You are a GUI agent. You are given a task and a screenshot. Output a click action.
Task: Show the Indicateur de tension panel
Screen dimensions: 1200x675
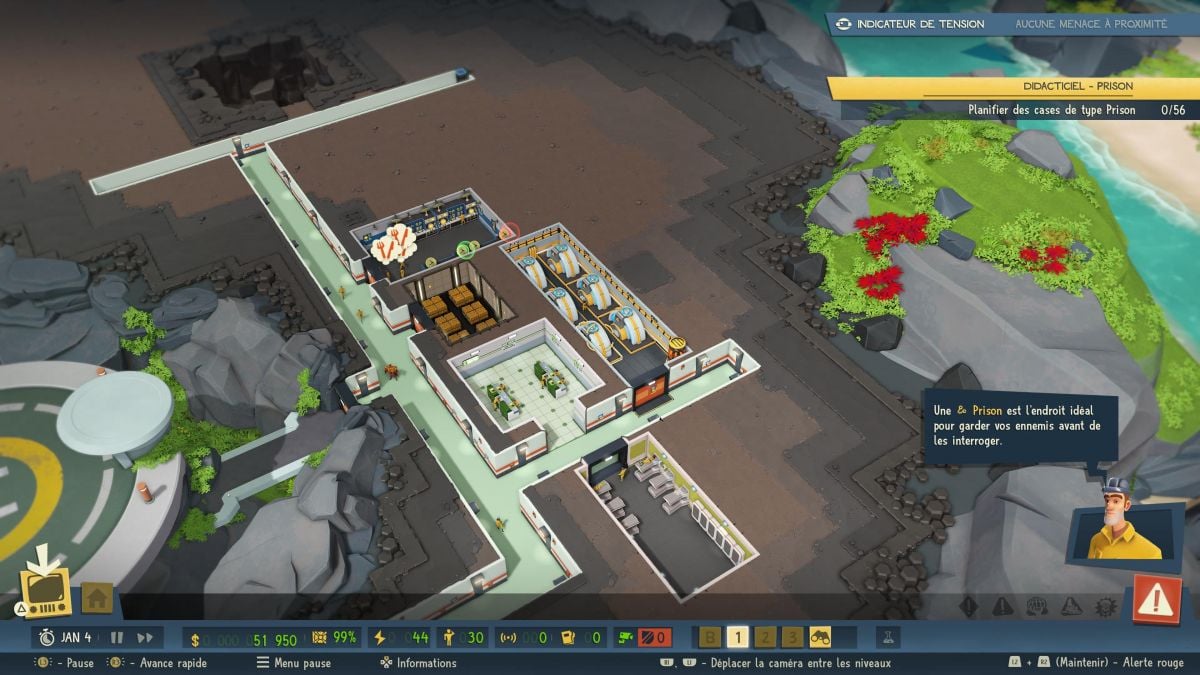[911, 24]
